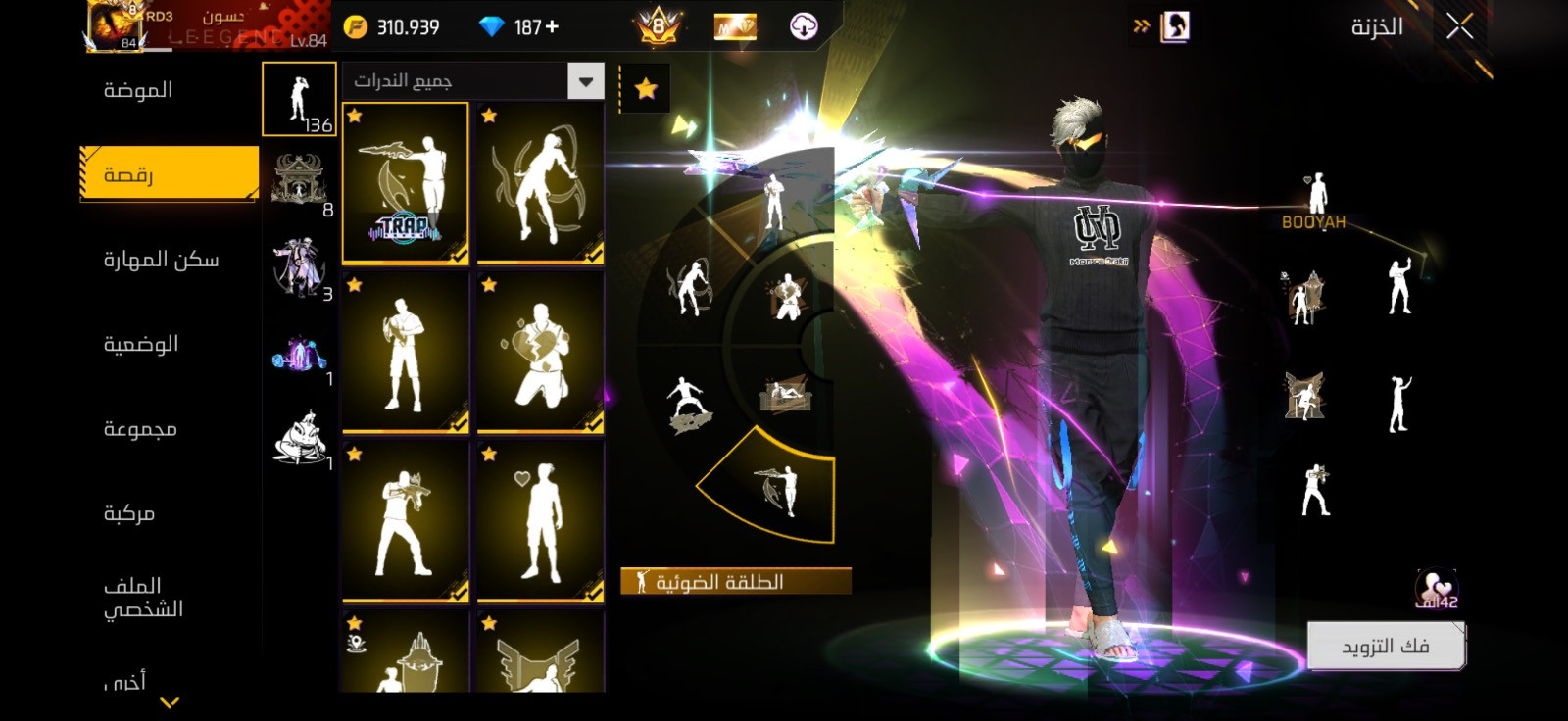The width and height of the screenshot is (1568, 721).
Task: Pick the broken heart kneeling emote
Action: (540, 353)
